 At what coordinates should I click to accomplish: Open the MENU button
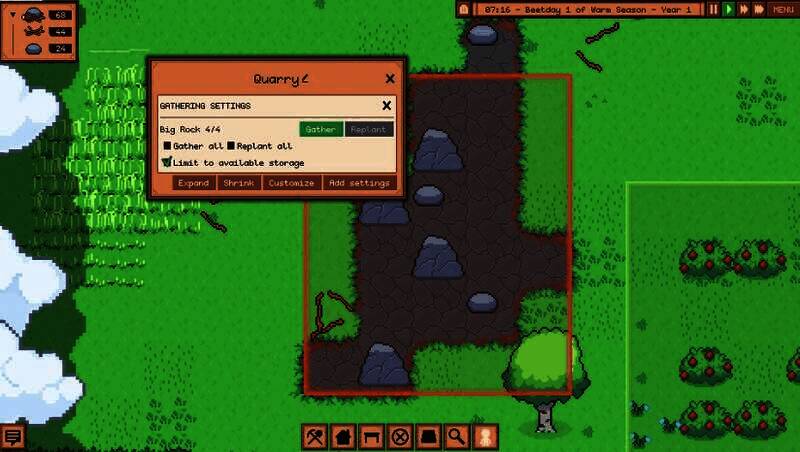[783, 9]
